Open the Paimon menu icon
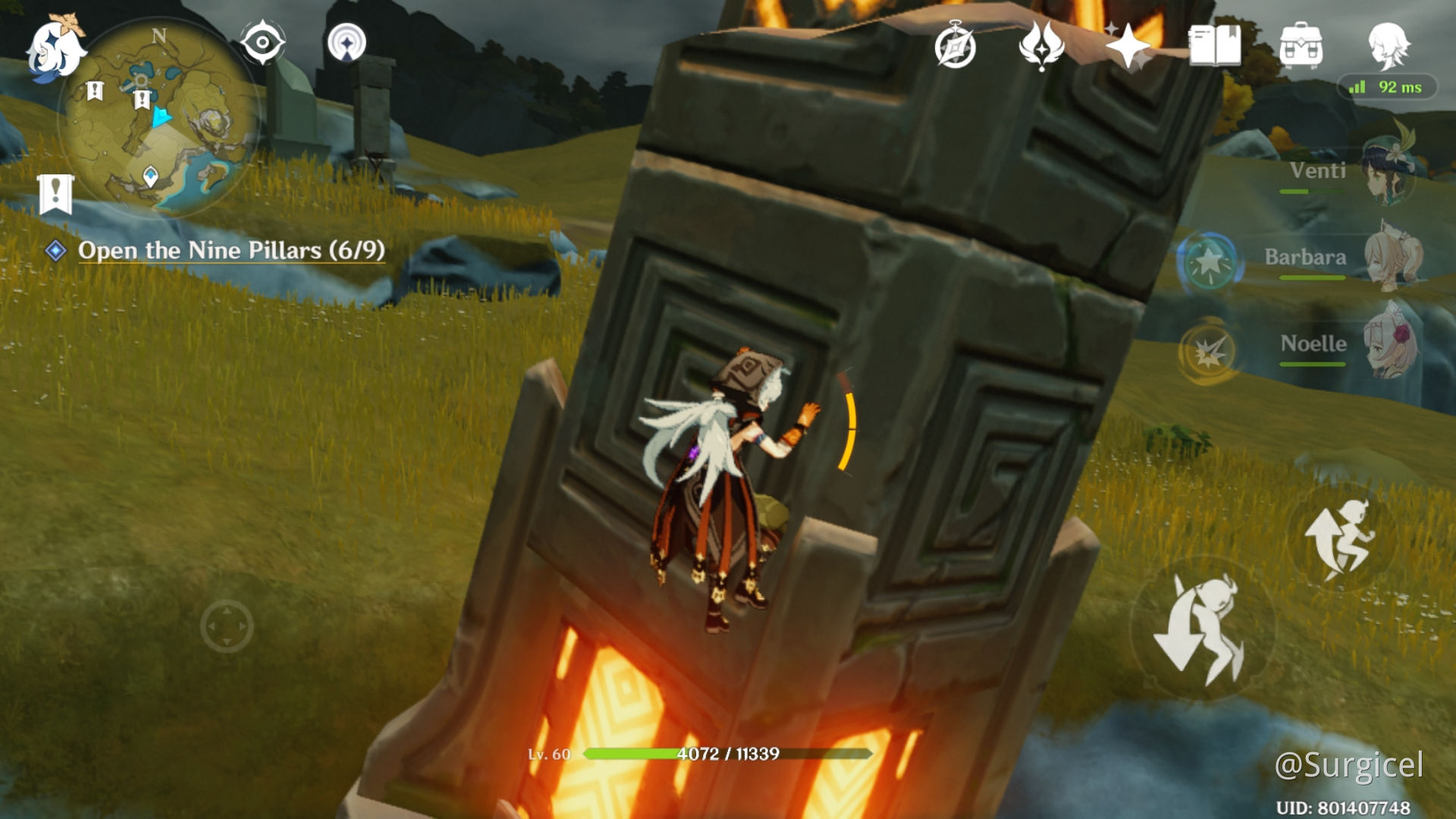This screenshot has width=1456, height=819. click(55, 49)
